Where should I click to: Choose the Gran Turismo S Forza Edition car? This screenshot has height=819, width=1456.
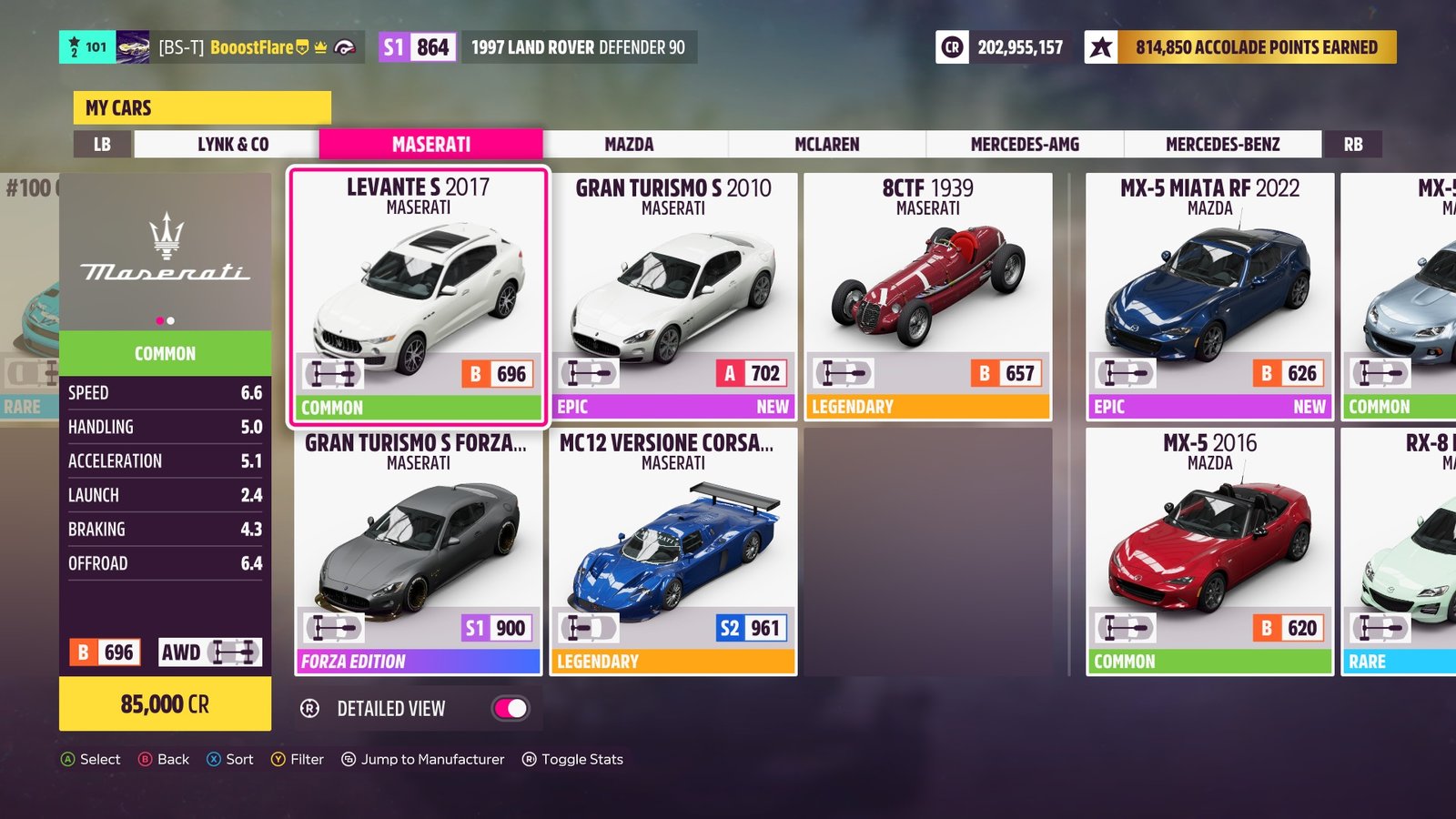pyautogui.click(x=419, y=551)
